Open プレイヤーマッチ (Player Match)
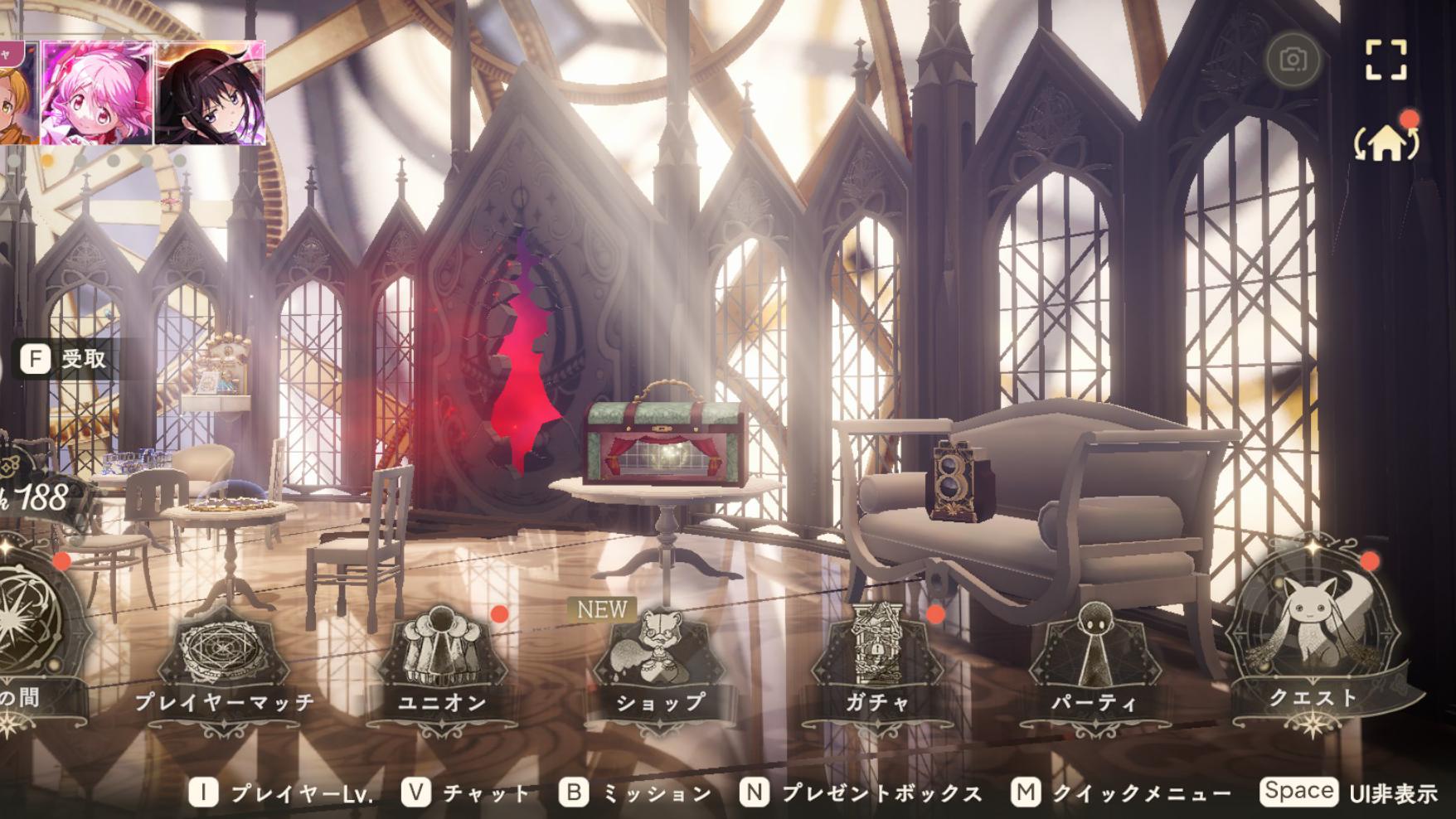The image size is (1456, 819). (x=225, y=663)
